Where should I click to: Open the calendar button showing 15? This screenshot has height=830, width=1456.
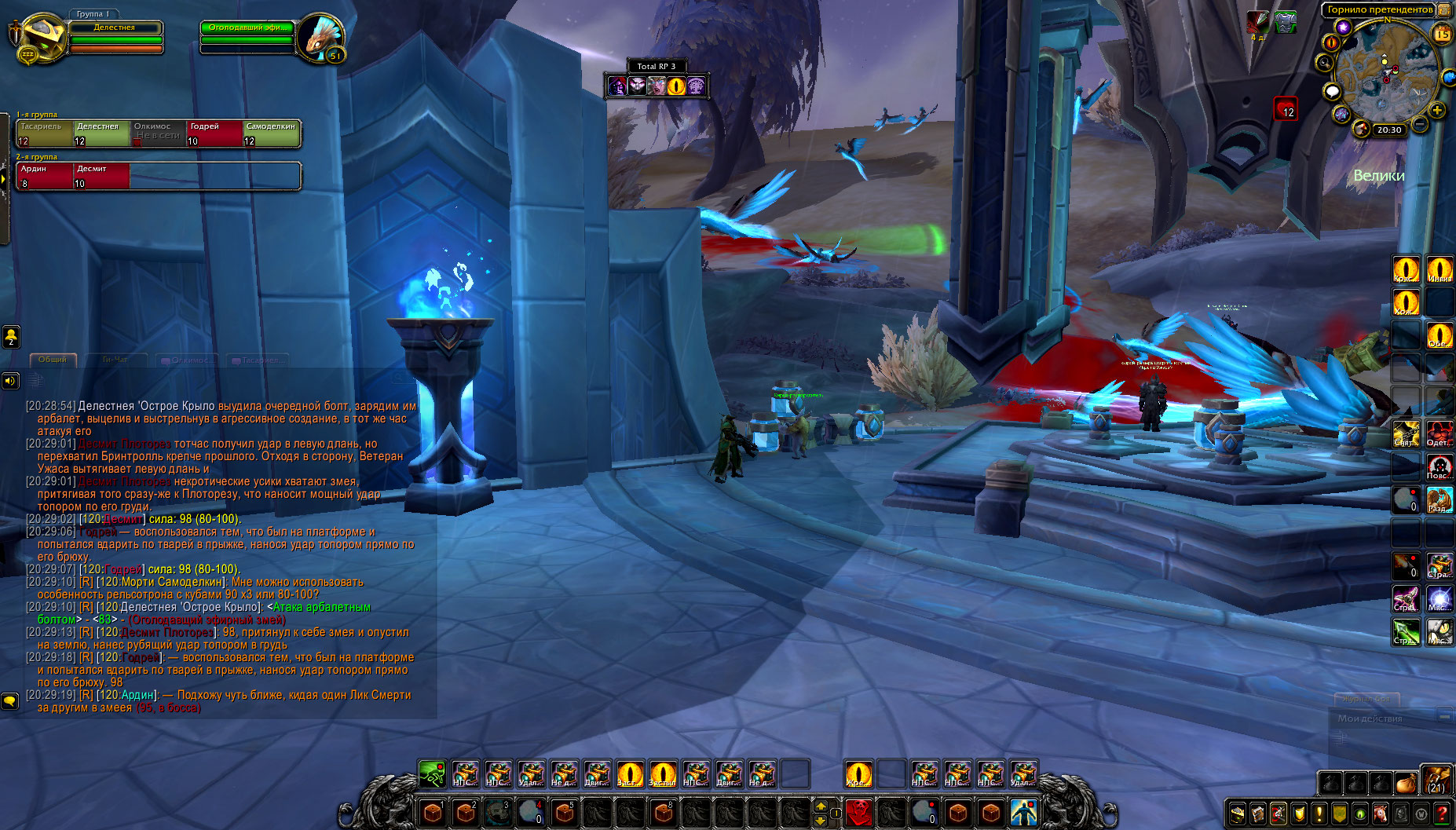point(1443,34)
